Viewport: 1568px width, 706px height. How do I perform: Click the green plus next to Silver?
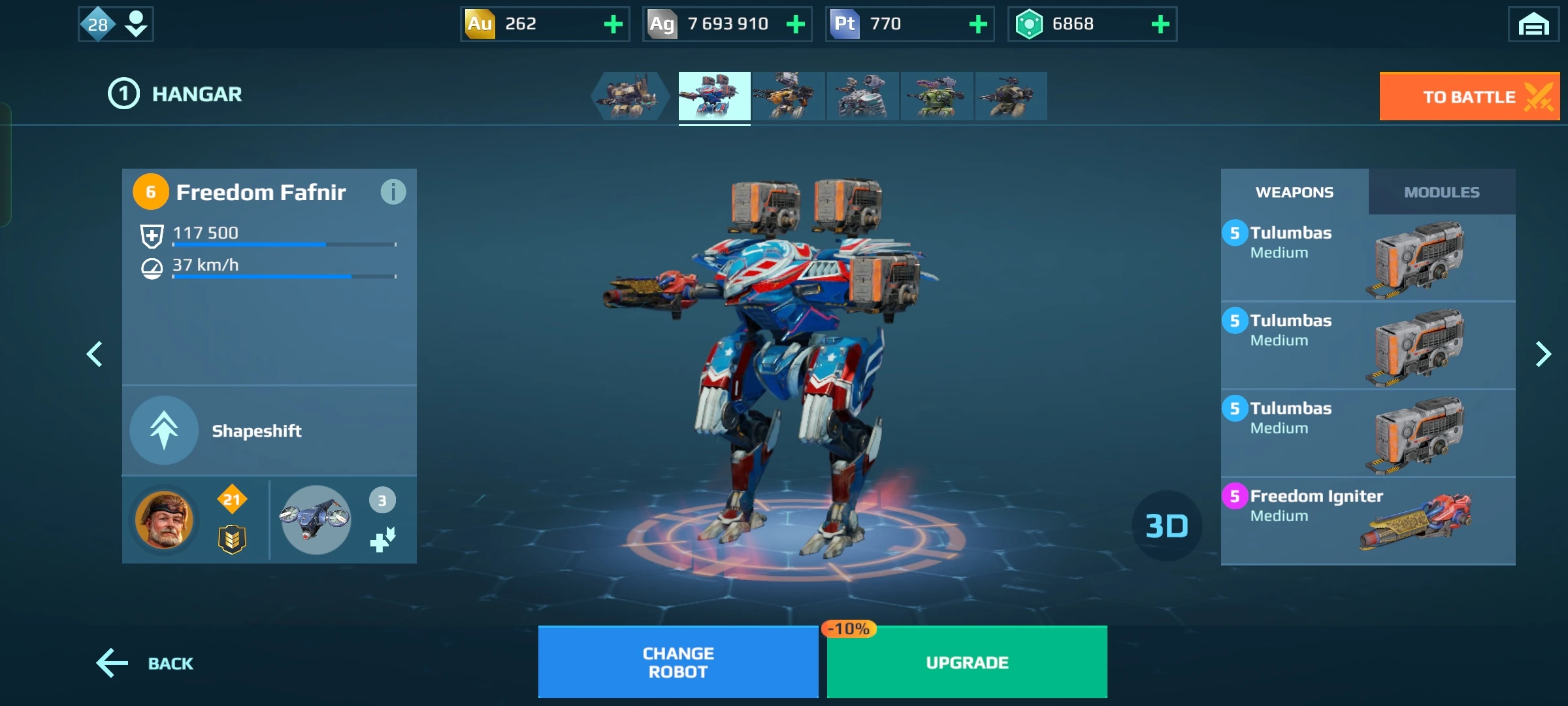(x=795, y=24)
